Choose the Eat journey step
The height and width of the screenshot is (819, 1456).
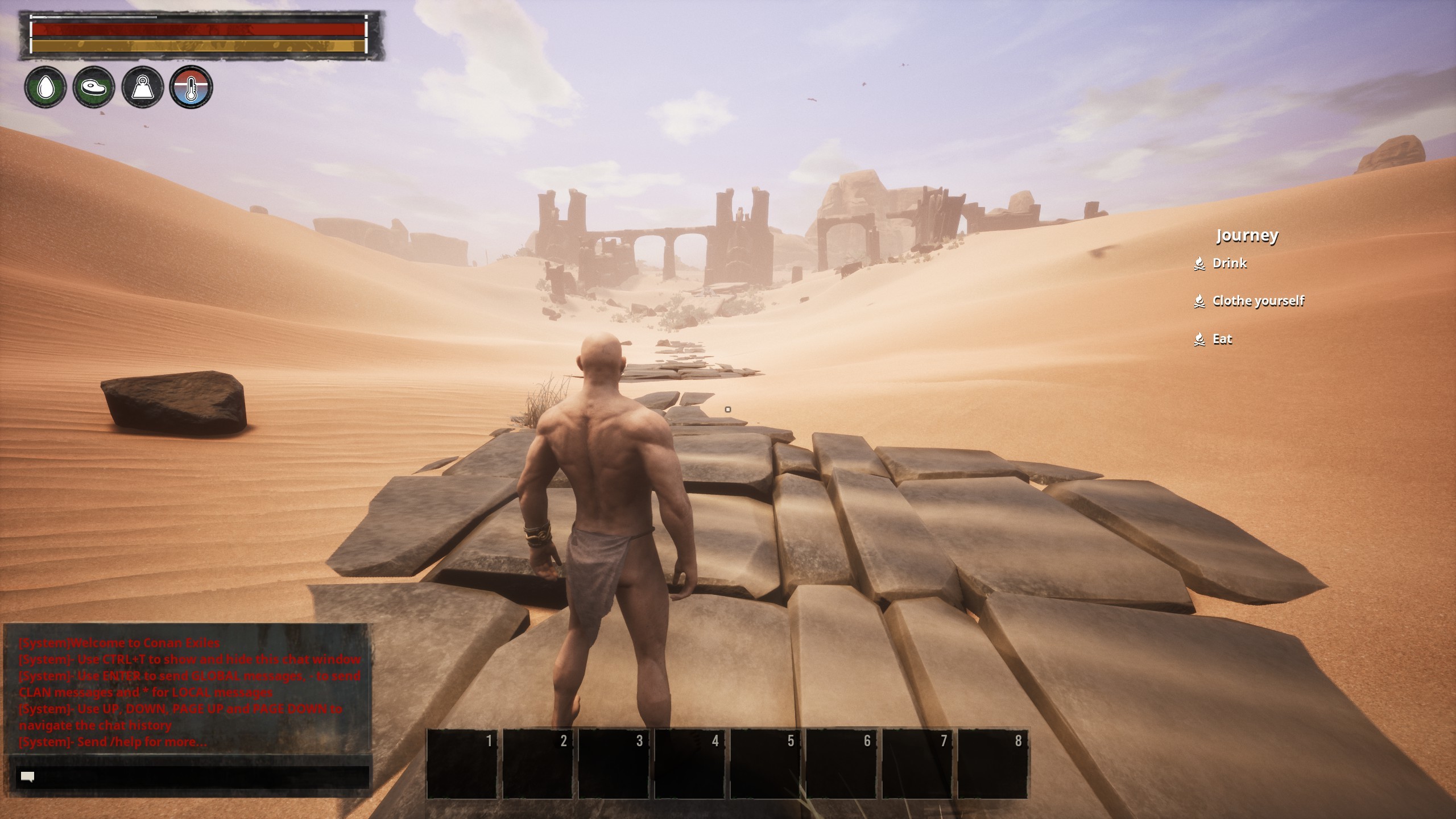coord(1222,340)
